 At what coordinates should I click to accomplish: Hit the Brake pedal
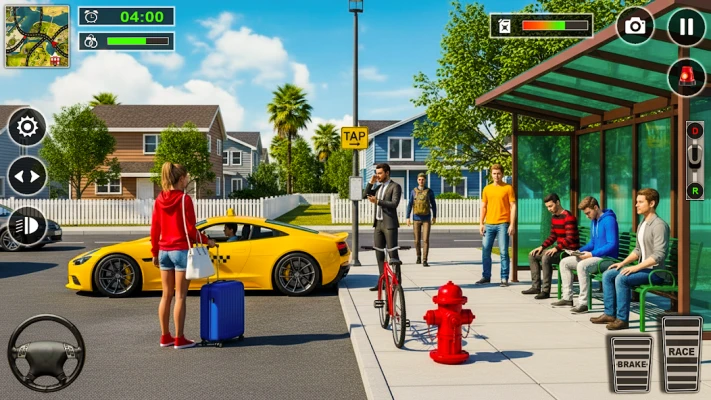click(630, 362)
